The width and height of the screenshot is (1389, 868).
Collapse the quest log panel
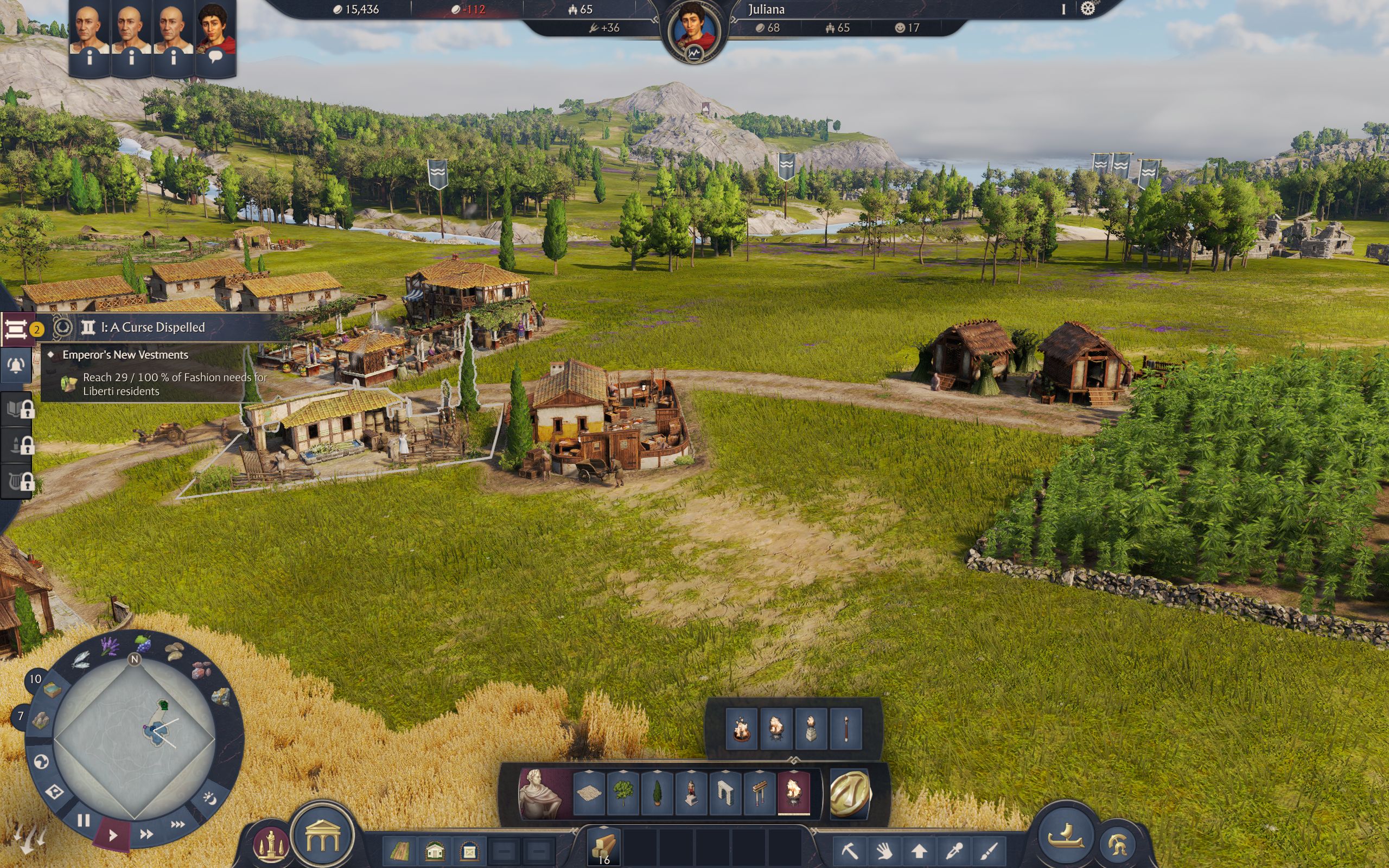point(16,329)
